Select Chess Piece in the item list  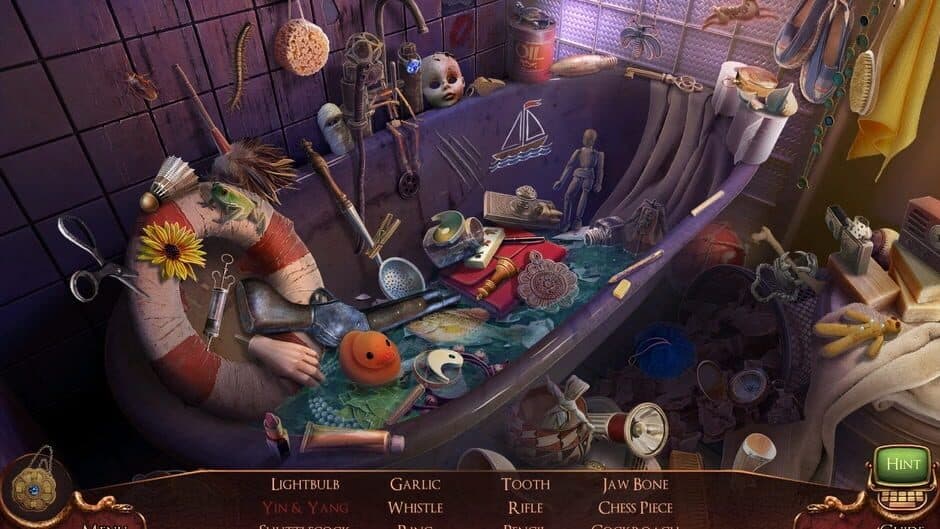(x=635, y=507)
